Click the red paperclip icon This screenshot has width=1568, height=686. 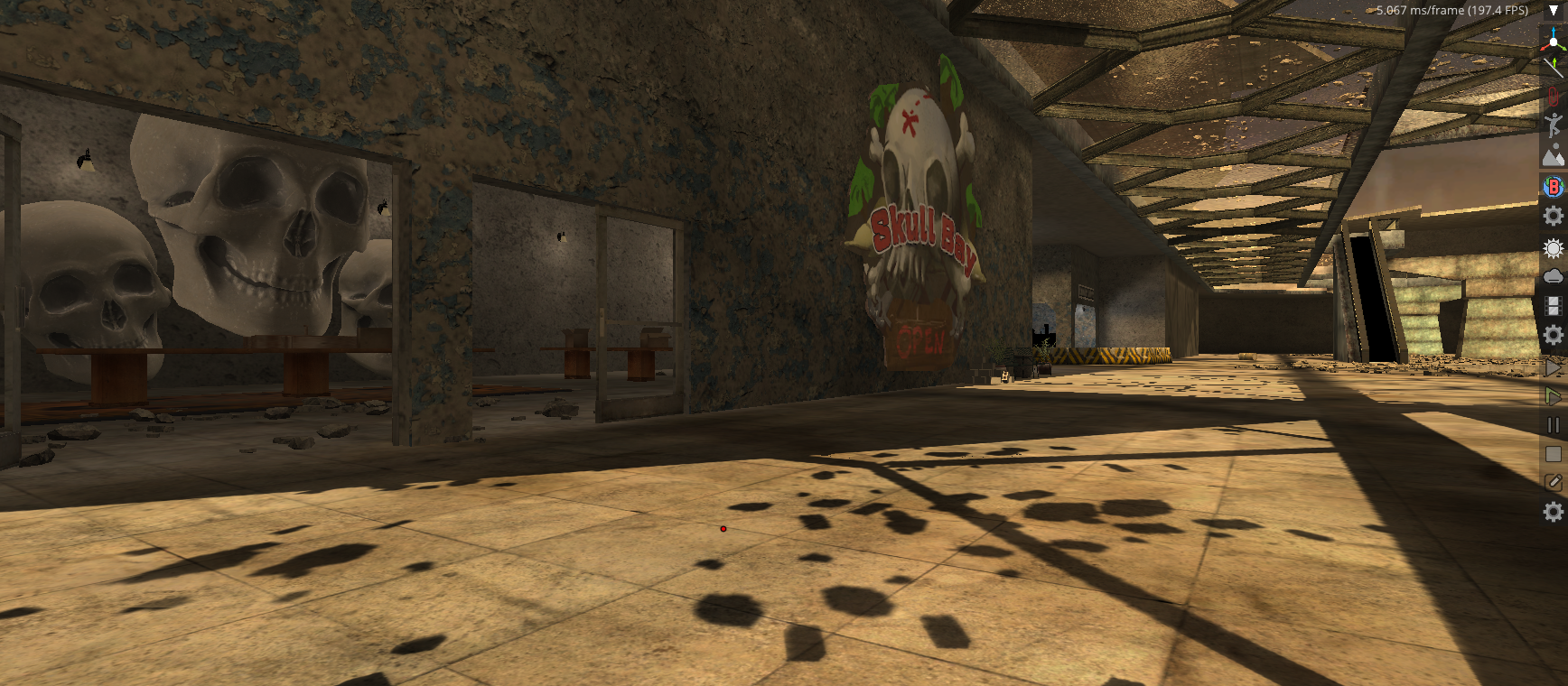1553,97
